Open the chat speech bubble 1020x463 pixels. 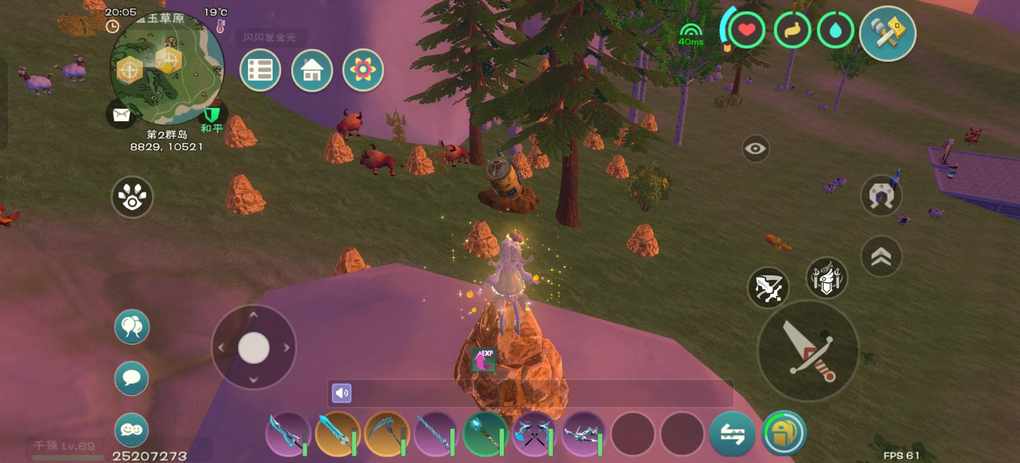click(132, 378)
